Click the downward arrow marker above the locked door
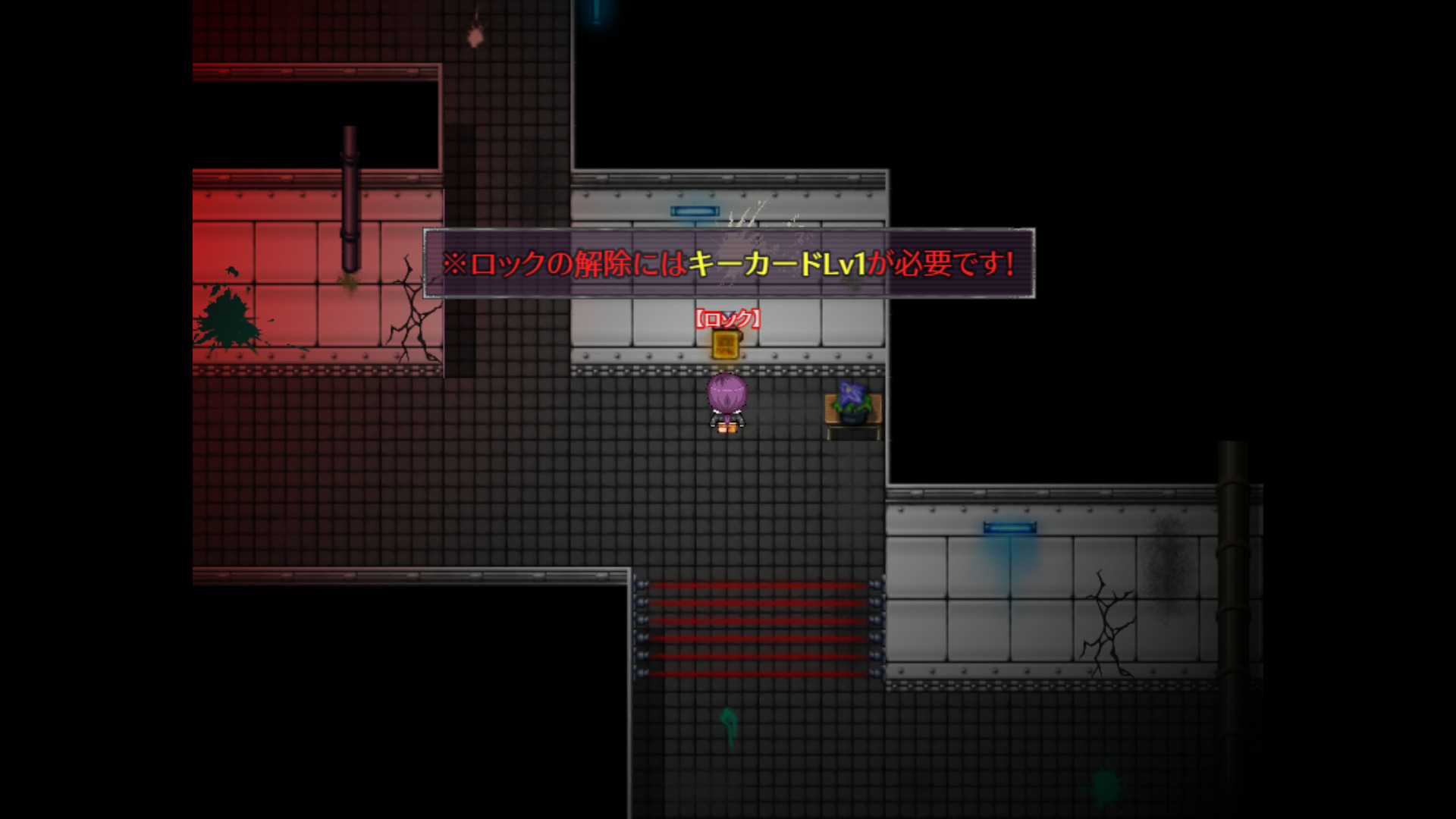1456x819 pixels. coord(728,315)
